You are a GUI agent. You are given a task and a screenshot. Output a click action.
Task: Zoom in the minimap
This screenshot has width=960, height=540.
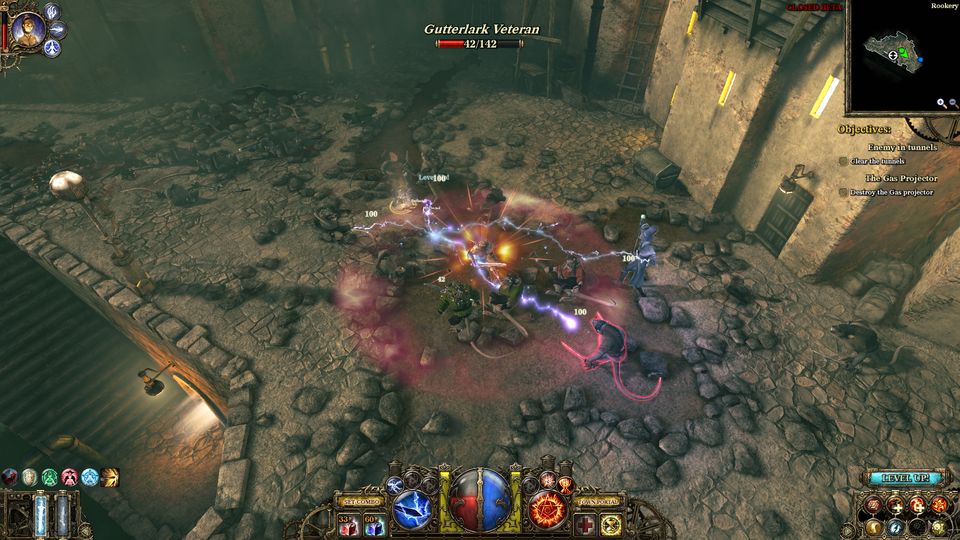pos(941,103)
